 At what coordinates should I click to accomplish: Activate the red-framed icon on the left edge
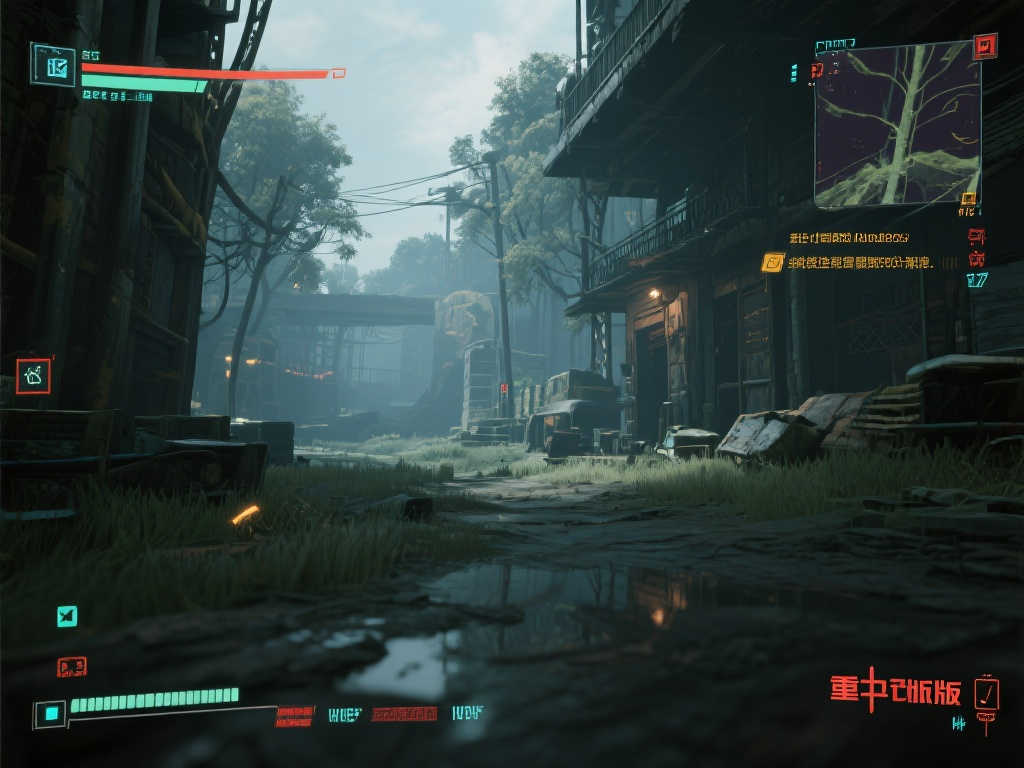[x=33, y=376]
